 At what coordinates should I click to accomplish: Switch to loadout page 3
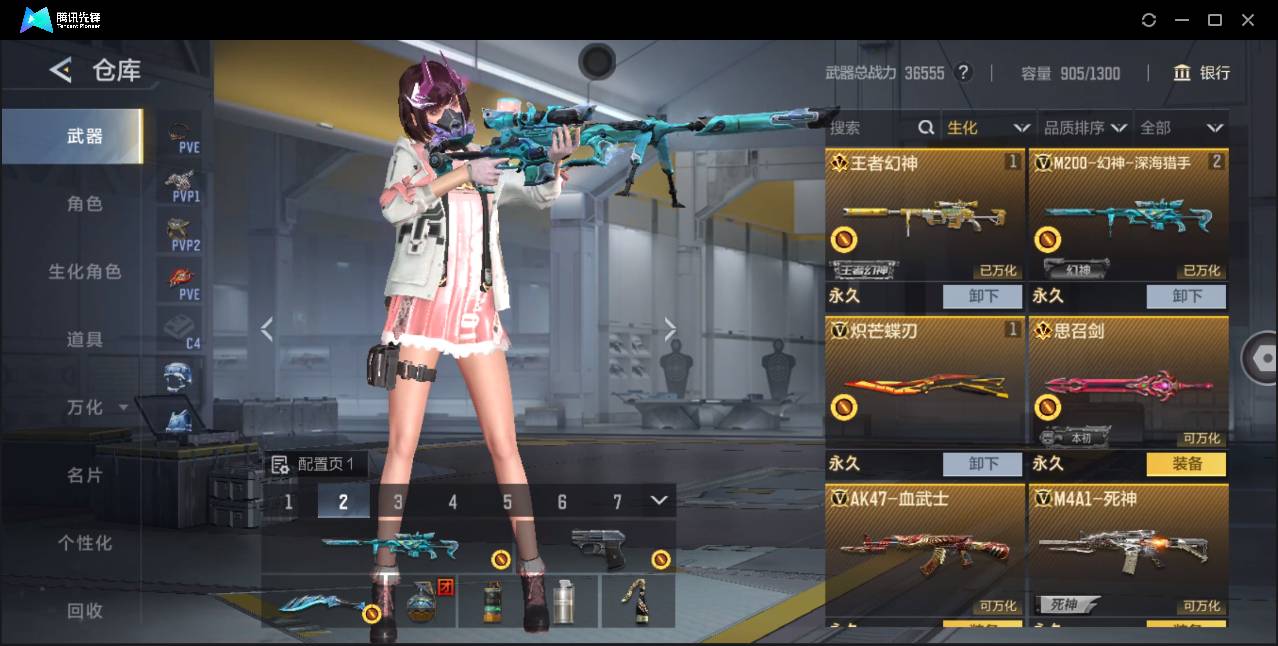(x=398, y=502)
